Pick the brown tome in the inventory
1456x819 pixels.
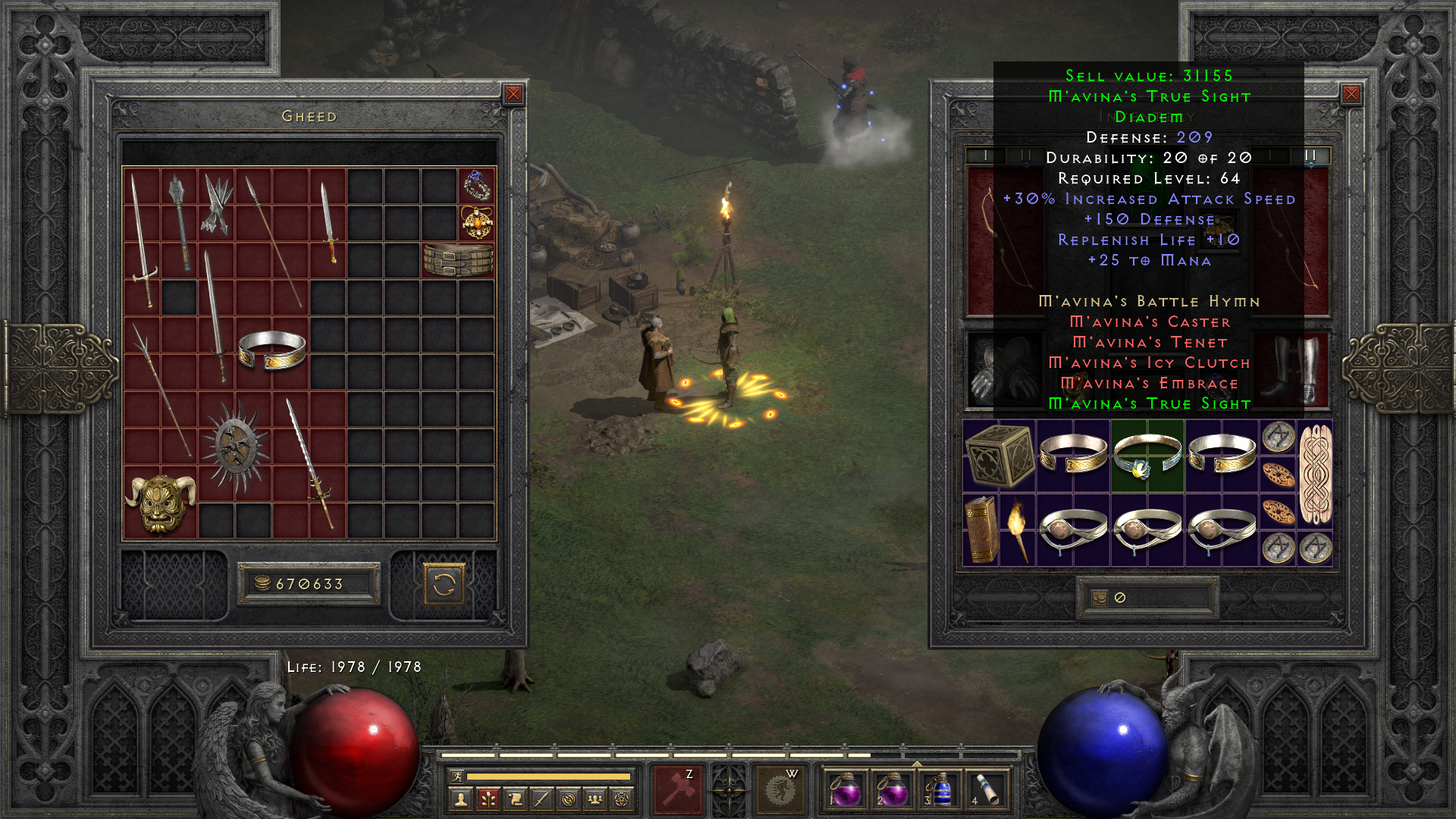point(981,530)
